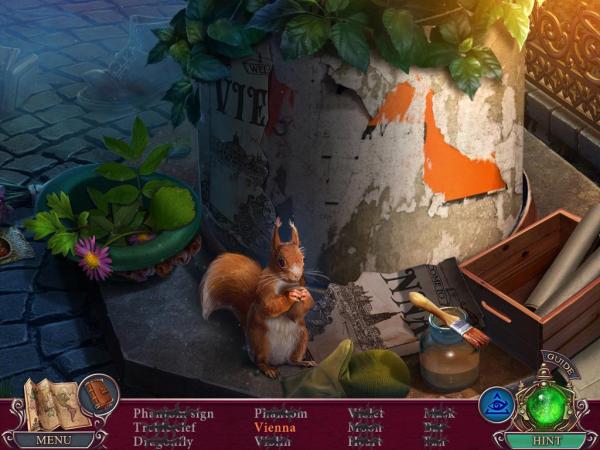The image size is (600, 450).
Task: Open the Guide tab
Action: (x=560, y=368)
